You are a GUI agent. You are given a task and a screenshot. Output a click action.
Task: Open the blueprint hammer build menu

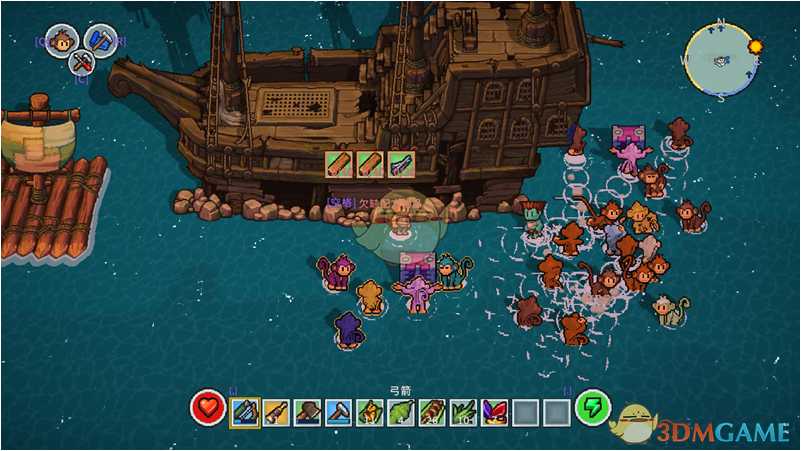[101, 40]
